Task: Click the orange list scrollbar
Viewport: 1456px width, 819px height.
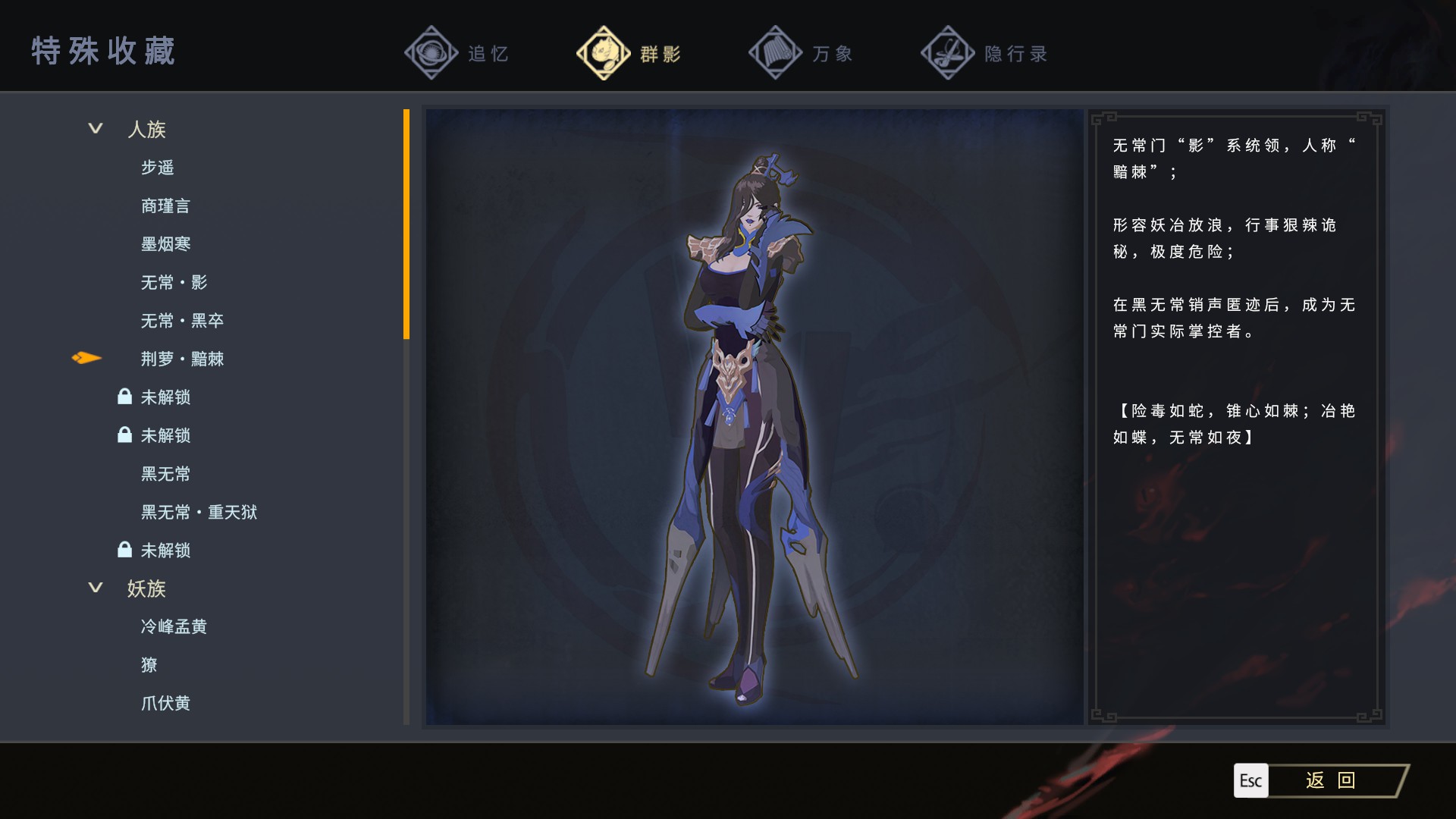Action: coord(406,224)
